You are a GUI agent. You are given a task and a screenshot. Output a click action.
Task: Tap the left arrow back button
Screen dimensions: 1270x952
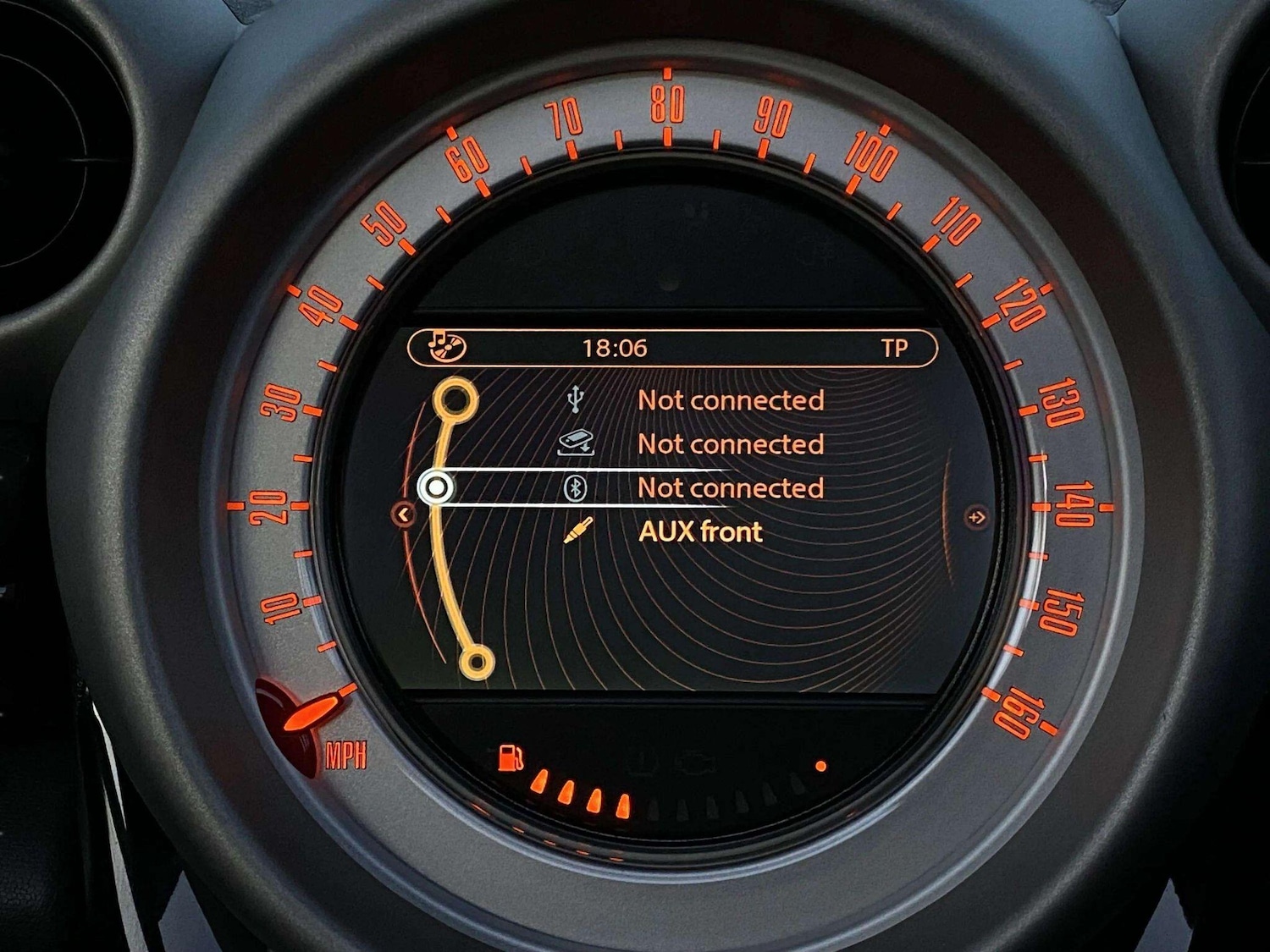(x=404, y=515)
